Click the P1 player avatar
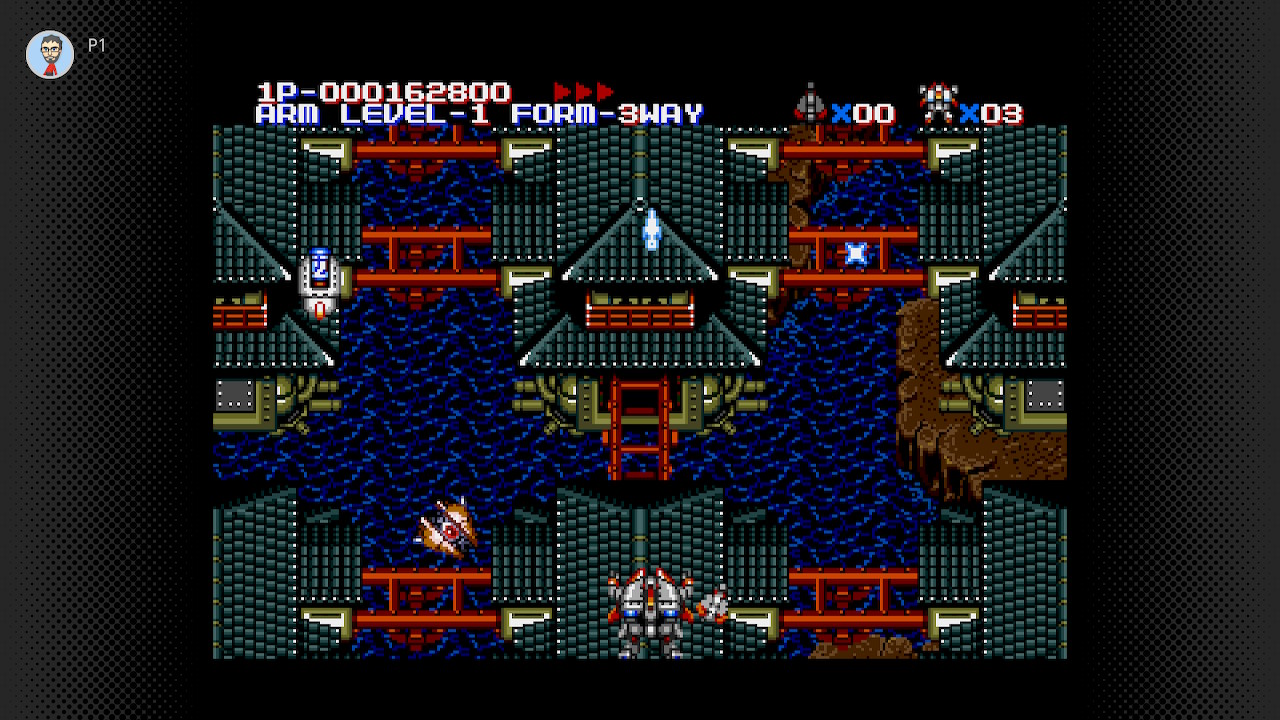 50,54
